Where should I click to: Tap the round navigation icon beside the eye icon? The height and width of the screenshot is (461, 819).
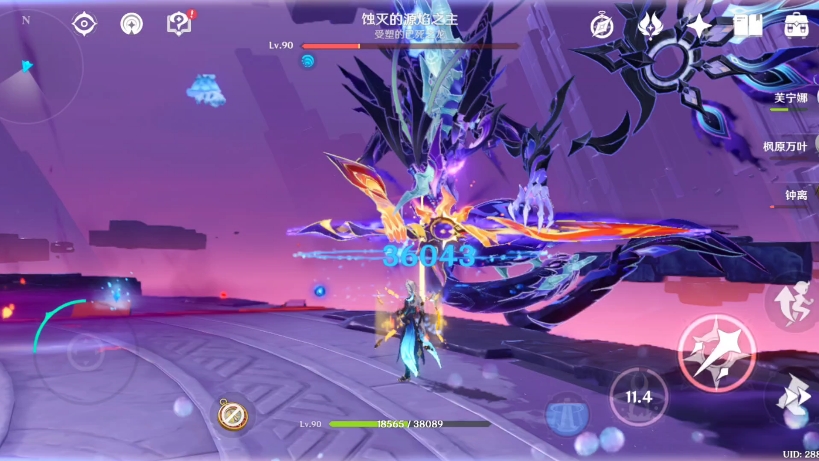click(131, 24)
